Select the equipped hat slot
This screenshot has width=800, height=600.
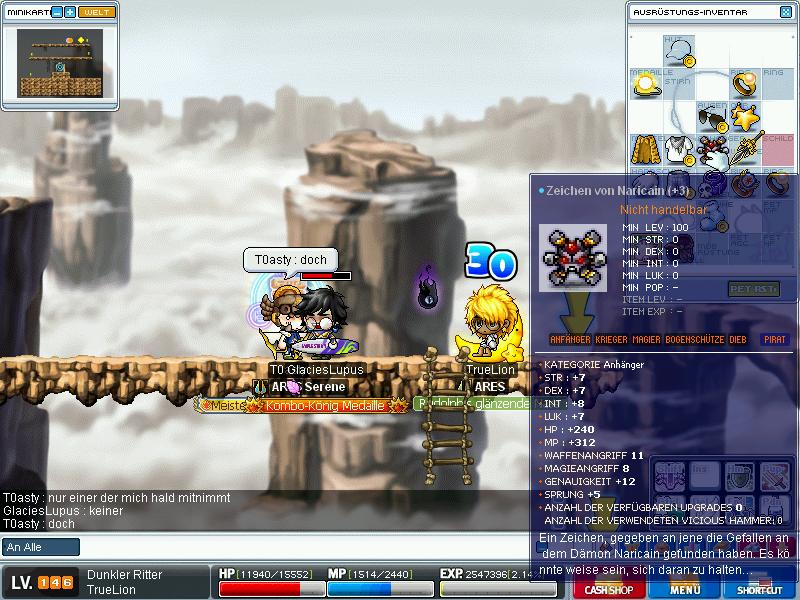click(x=678, y=50)
